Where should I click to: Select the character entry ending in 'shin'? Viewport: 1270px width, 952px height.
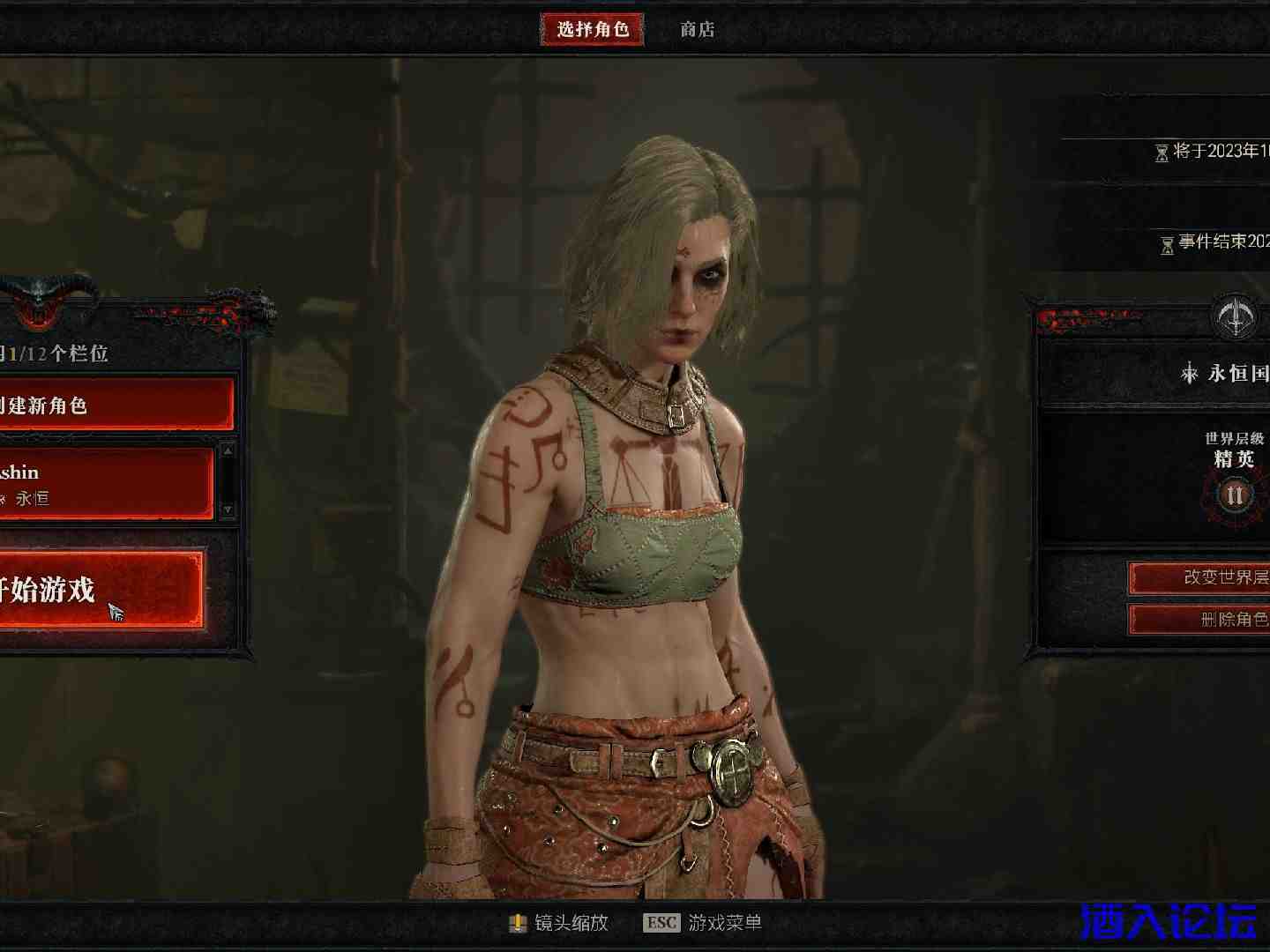click(x=106, y=483)
